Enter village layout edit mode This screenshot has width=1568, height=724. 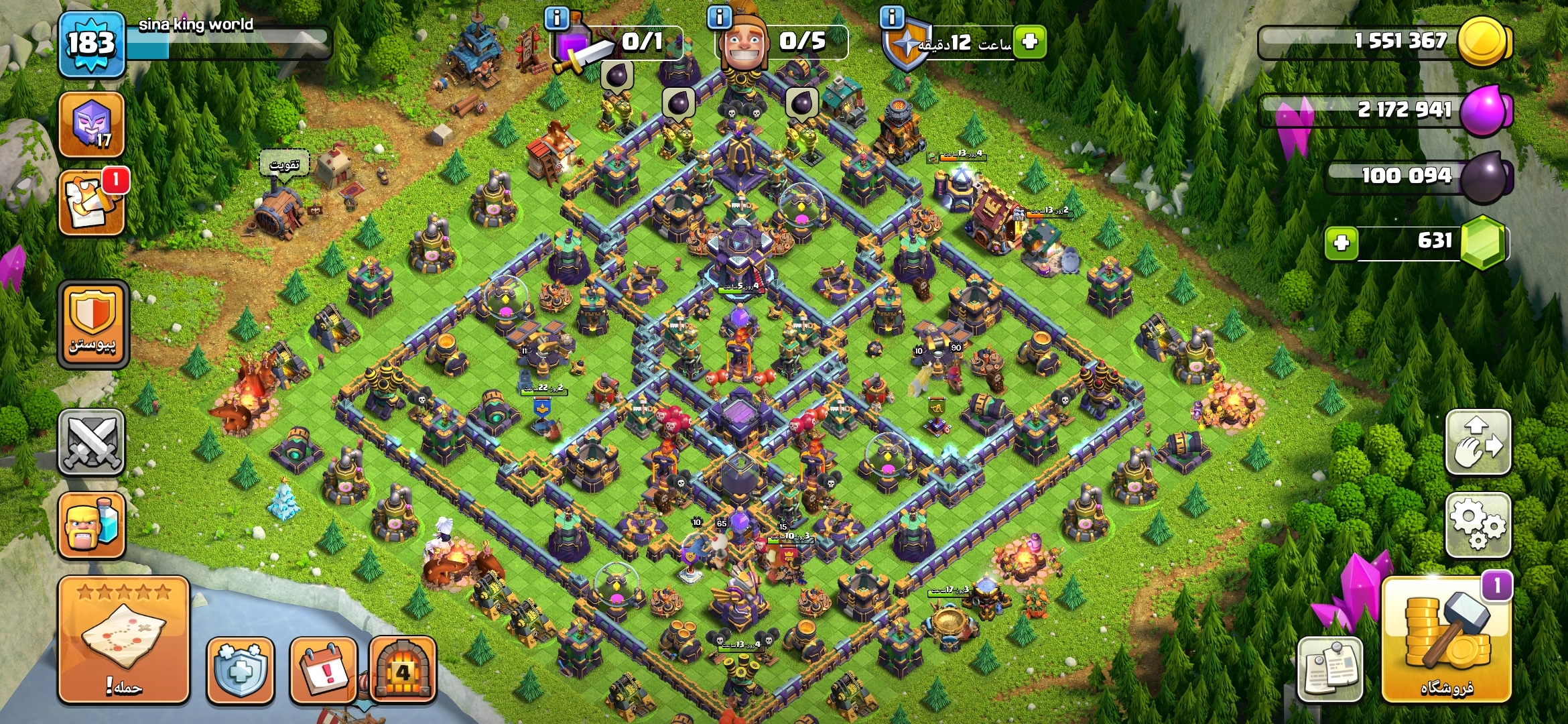point(1478,442)
